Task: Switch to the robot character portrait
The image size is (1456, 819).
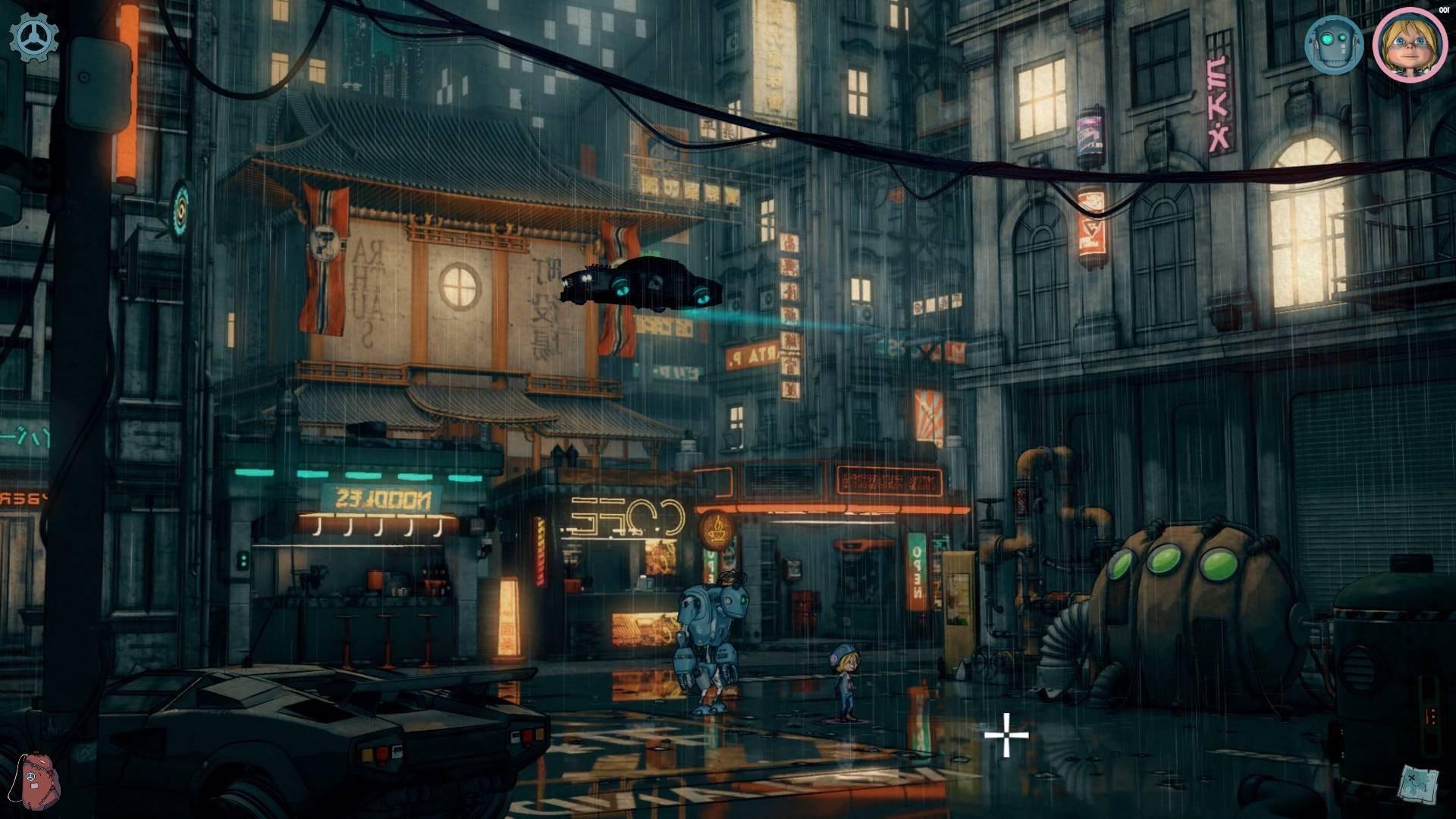Action: tap(1334, 45)
